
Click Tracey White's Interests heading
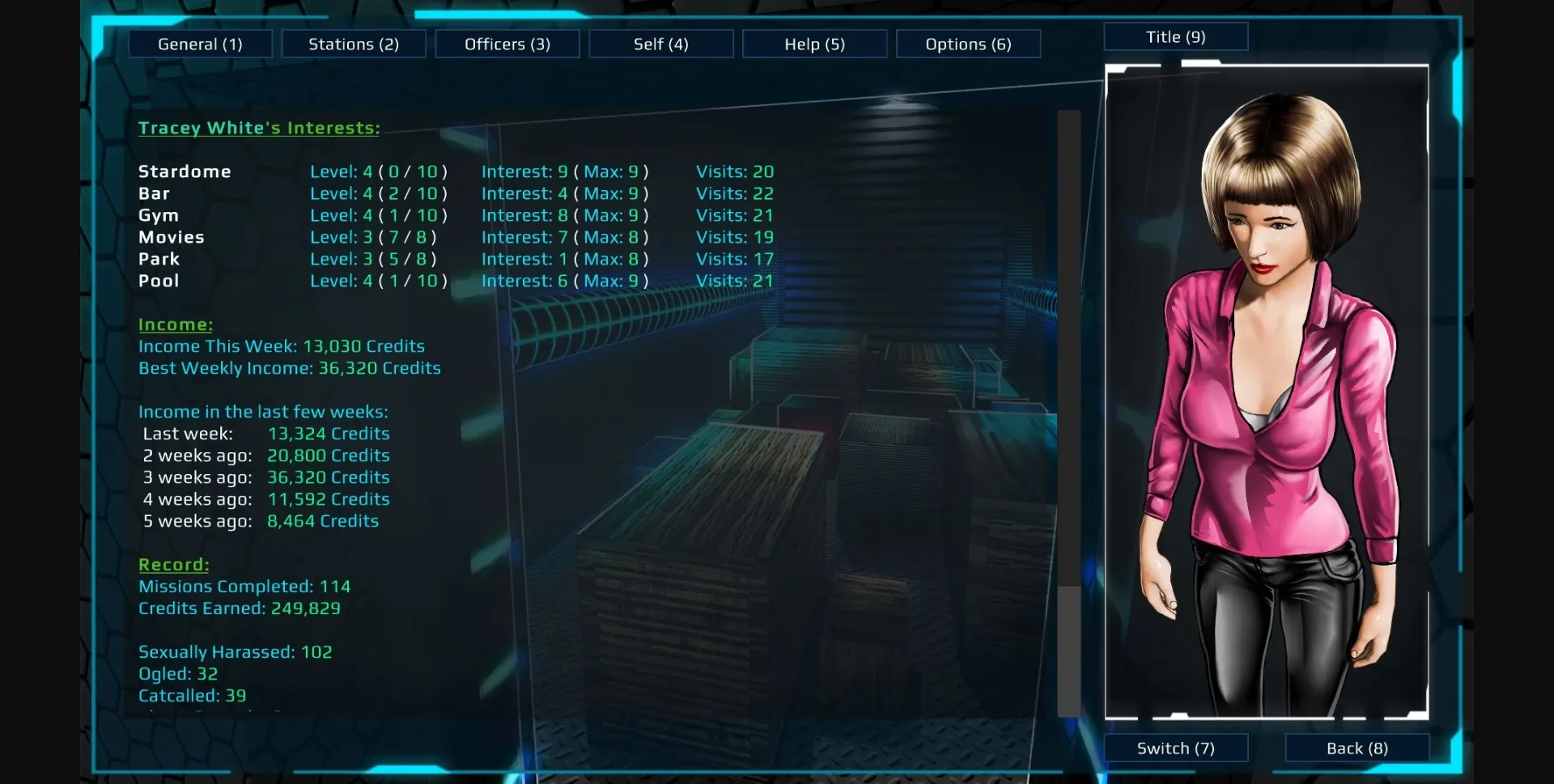point(259,128)
